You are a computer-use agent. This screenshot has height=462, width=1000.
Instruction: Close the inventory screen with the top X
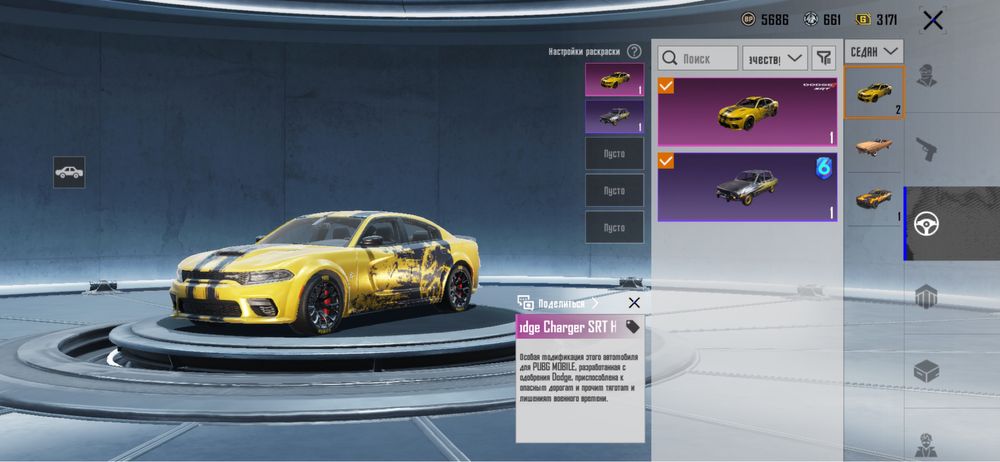pyautogui.click(x=933, y=20)
